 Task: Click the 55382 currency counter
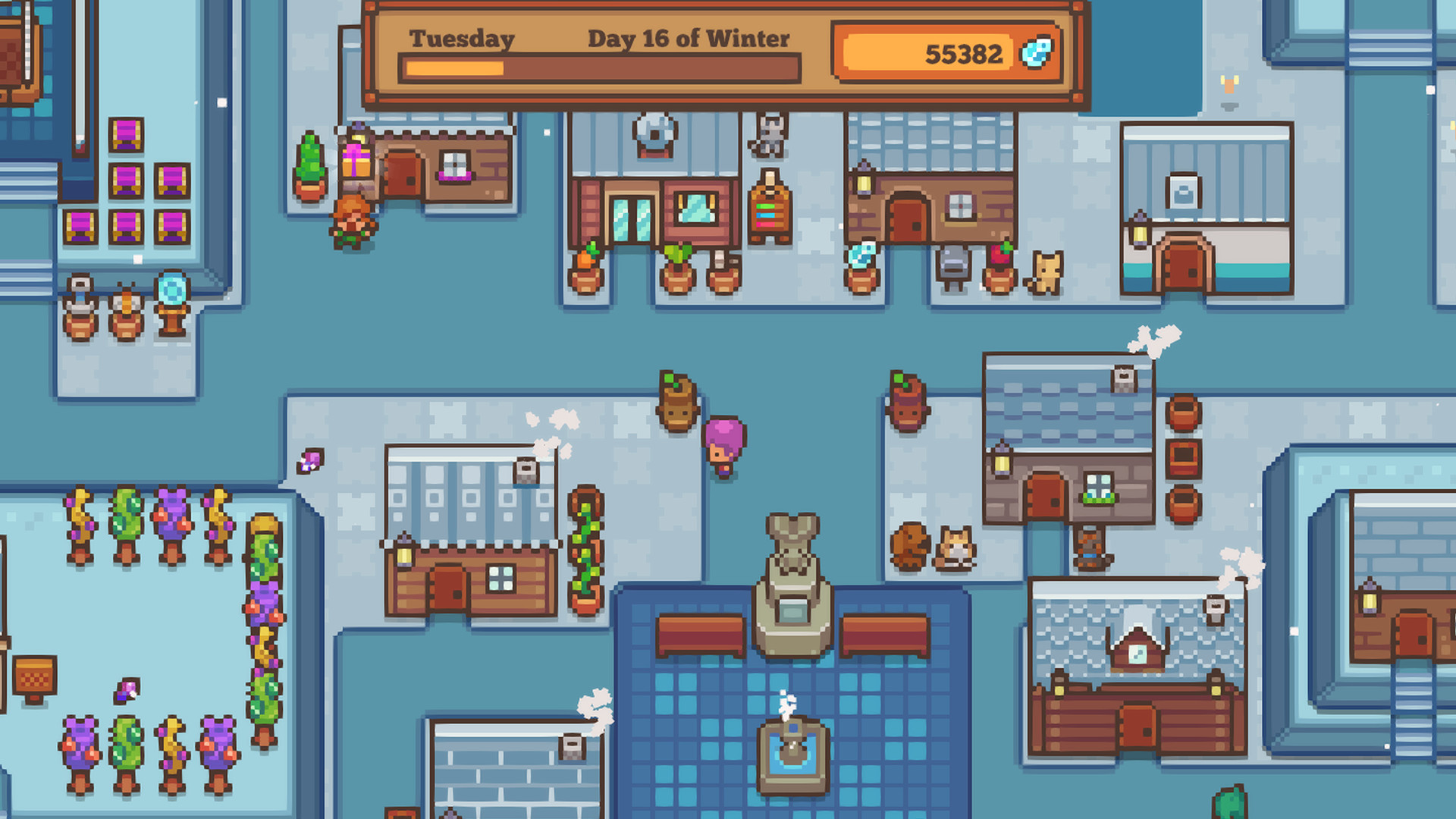(963, 53)
